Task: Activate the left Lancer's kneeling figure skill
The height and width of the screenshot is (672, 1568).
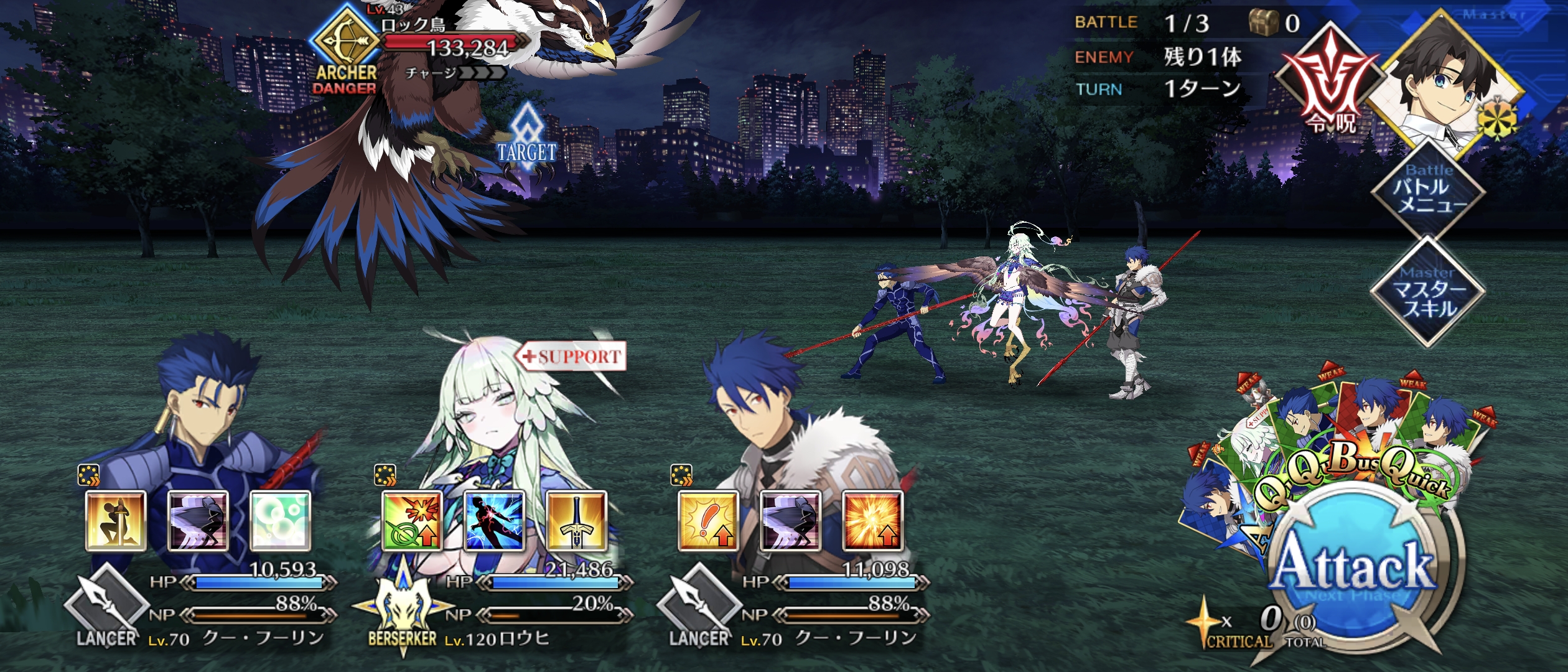Action: click(x=116, y=520)
